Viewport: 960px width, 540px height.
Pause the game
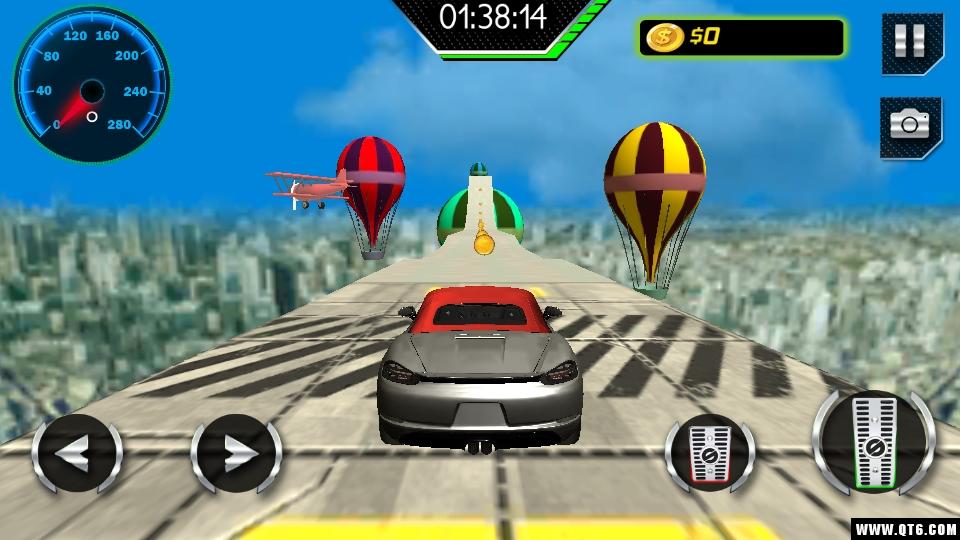point(910,42)
